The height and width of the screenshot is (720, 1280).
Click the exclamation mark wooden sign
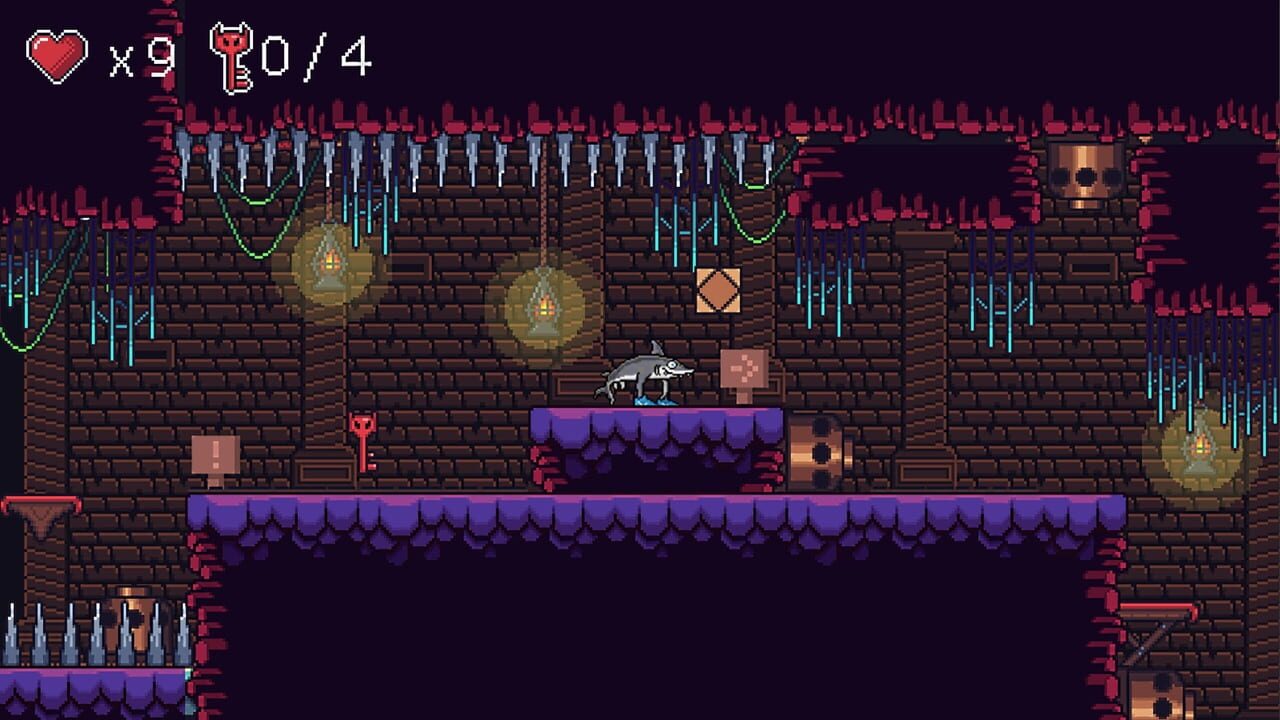coord(214,455)
